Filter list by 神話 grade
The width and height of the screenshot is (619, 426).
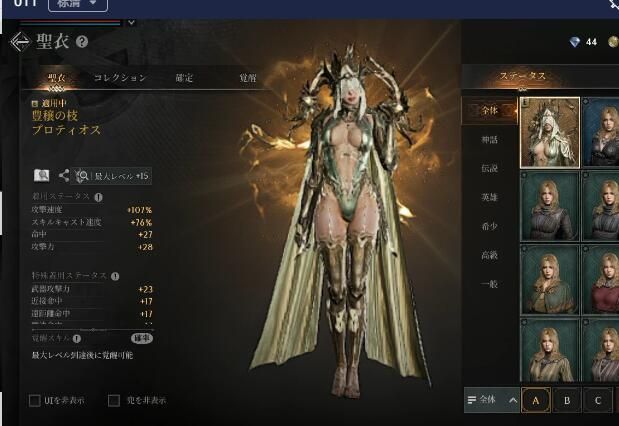click(x=488, y=139)
